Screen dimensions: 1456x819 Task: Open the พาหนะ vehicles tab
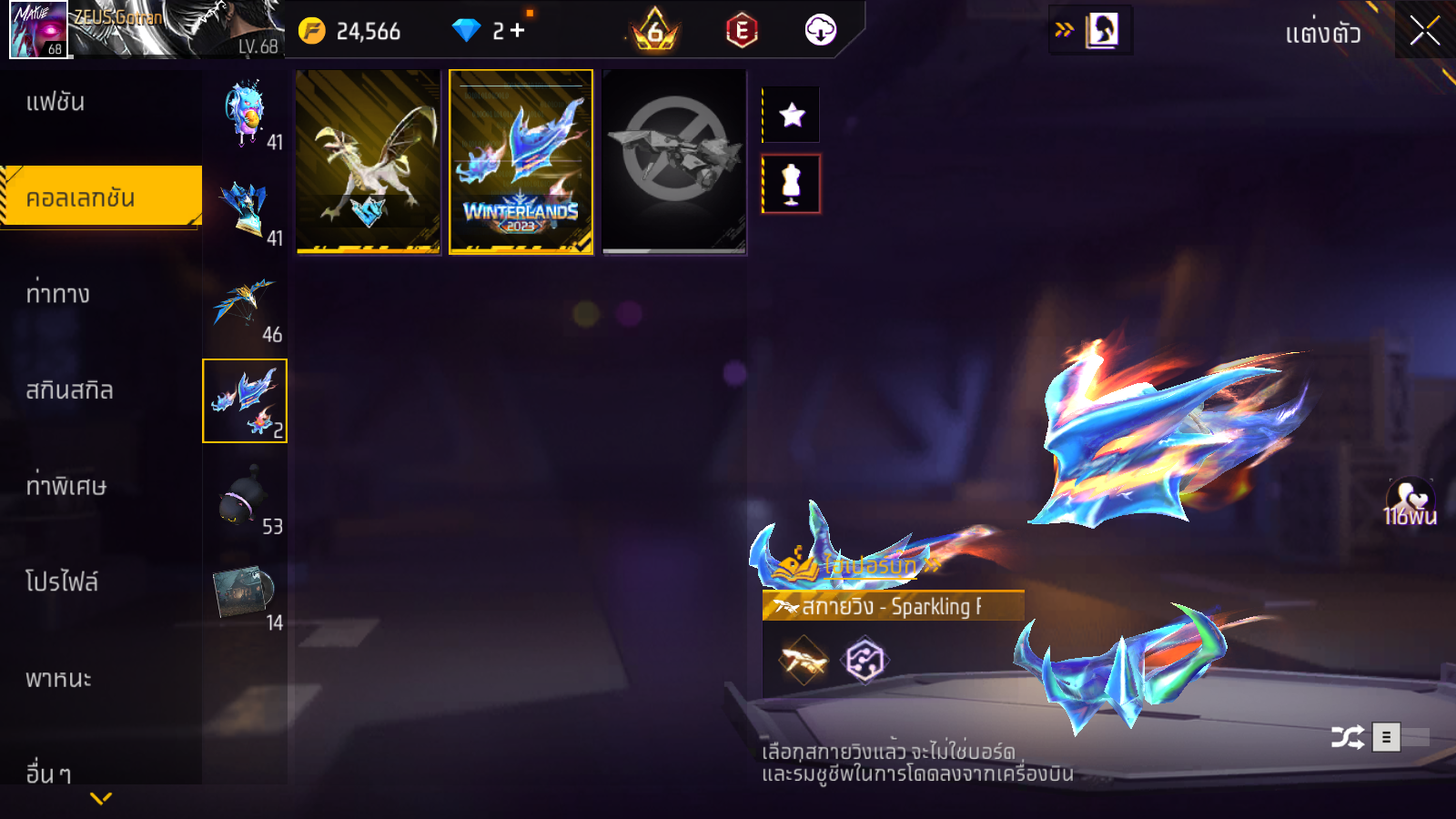58,679
